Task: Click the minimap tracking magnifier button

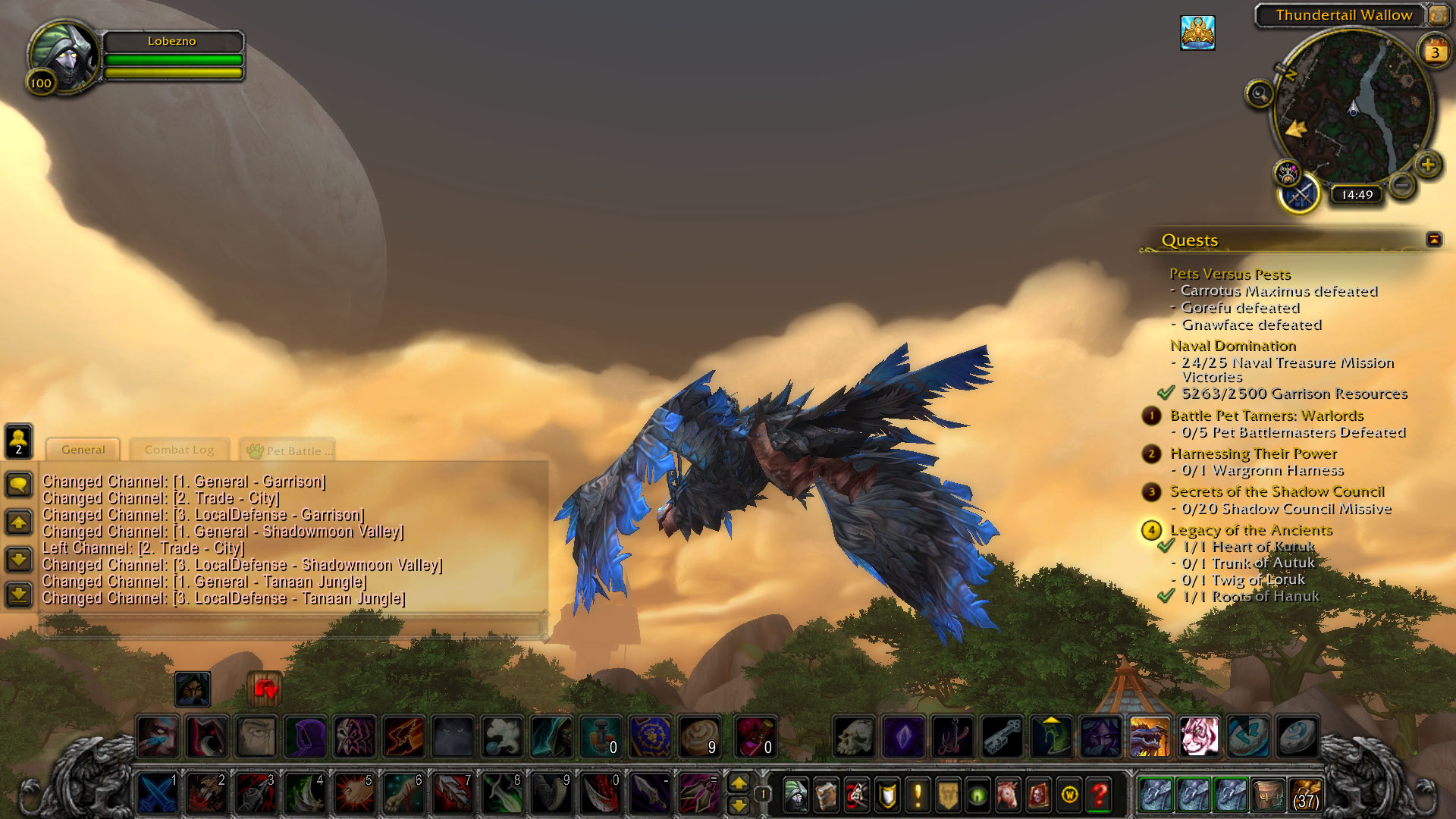Action: 1260,94
